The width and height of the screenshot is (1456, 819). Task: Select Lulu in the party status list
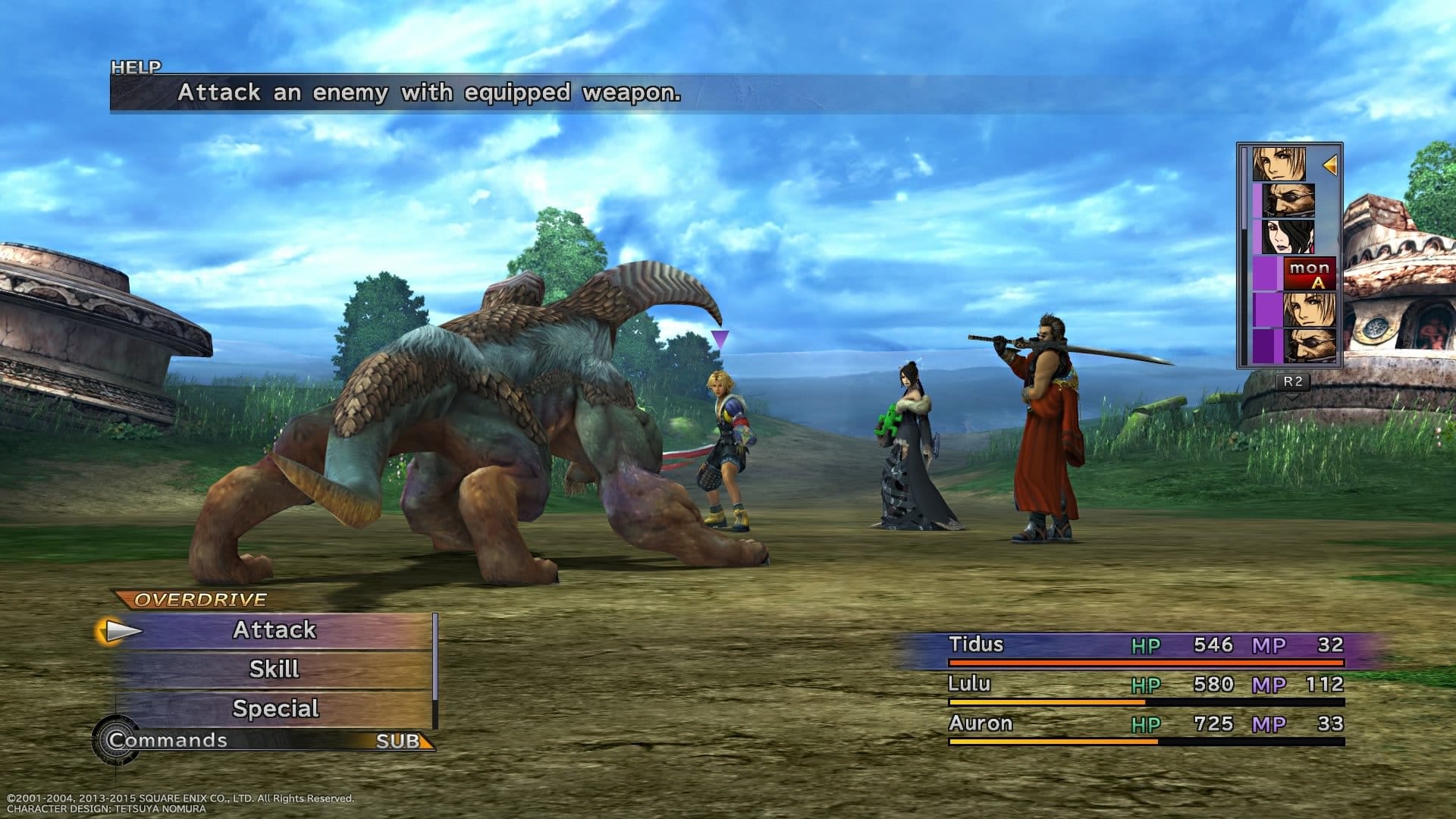pos(969,685)
